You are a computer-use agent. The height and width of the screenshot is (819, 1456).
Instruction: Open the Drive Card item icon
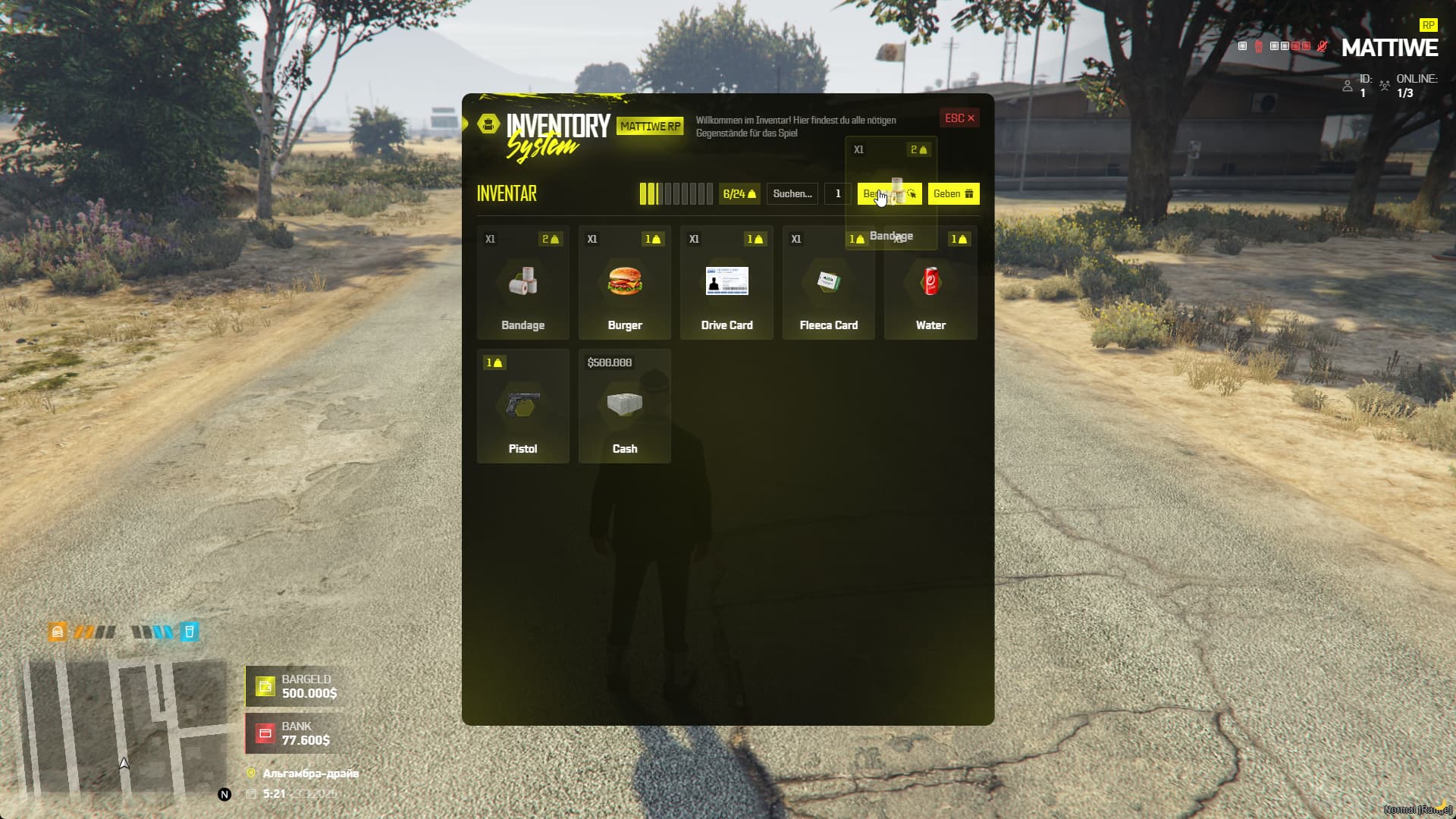click(x=726, y=281)
